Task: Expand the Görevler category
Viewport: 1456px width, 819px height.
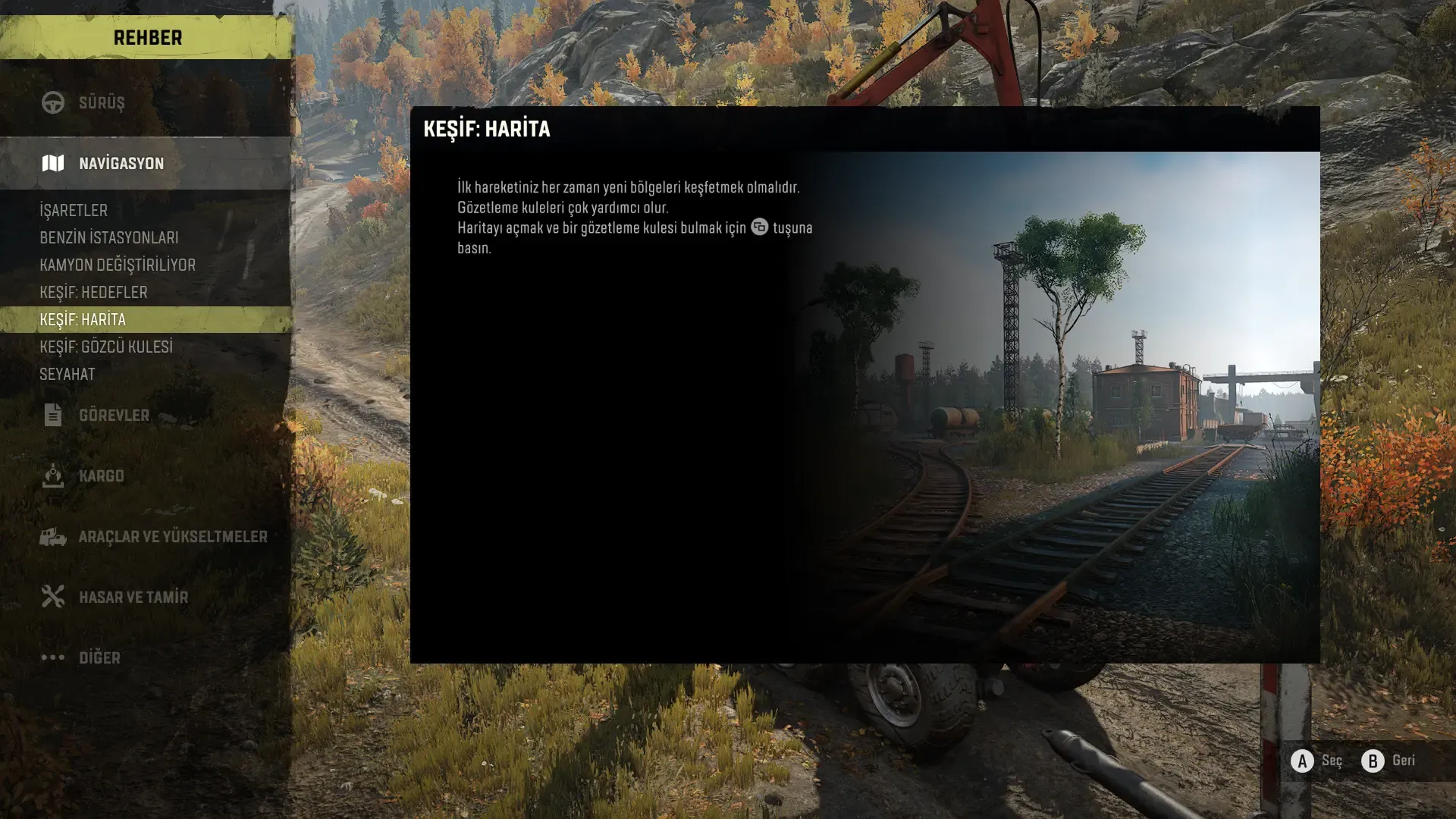Action: (x=114, y=415)
